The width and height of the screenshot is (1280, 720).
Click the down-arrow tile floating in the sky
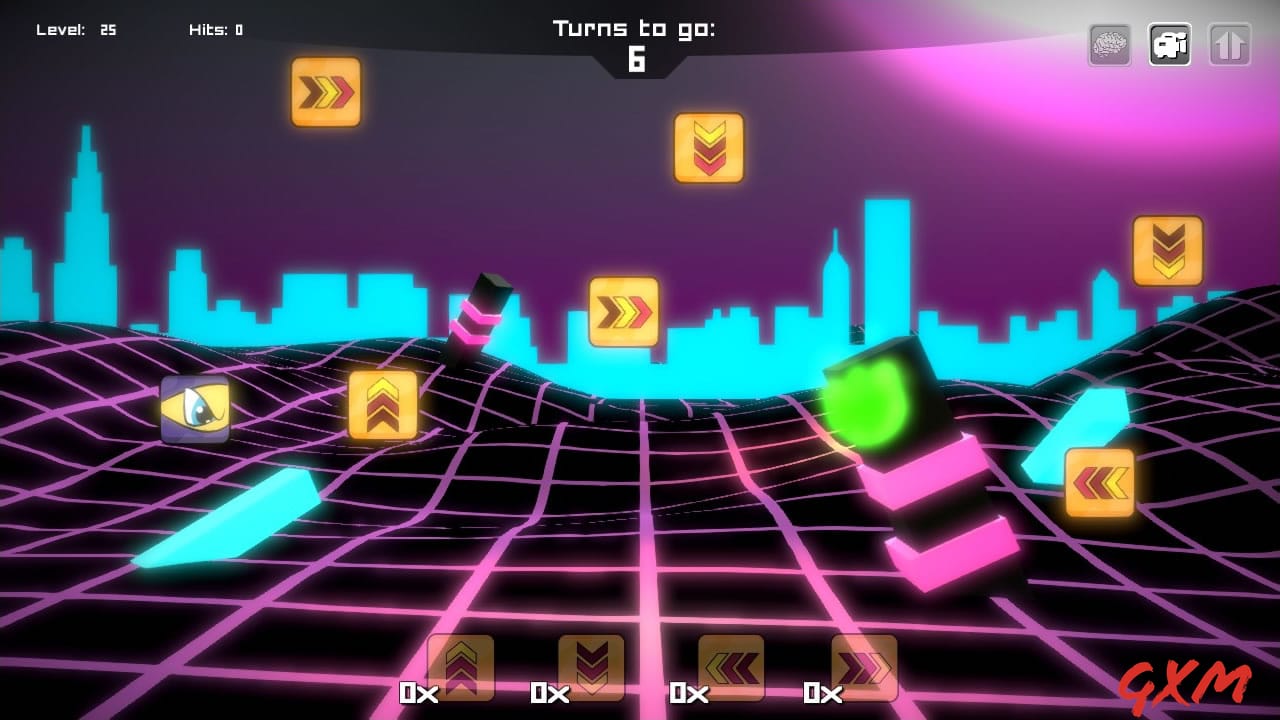click(710, 148)
